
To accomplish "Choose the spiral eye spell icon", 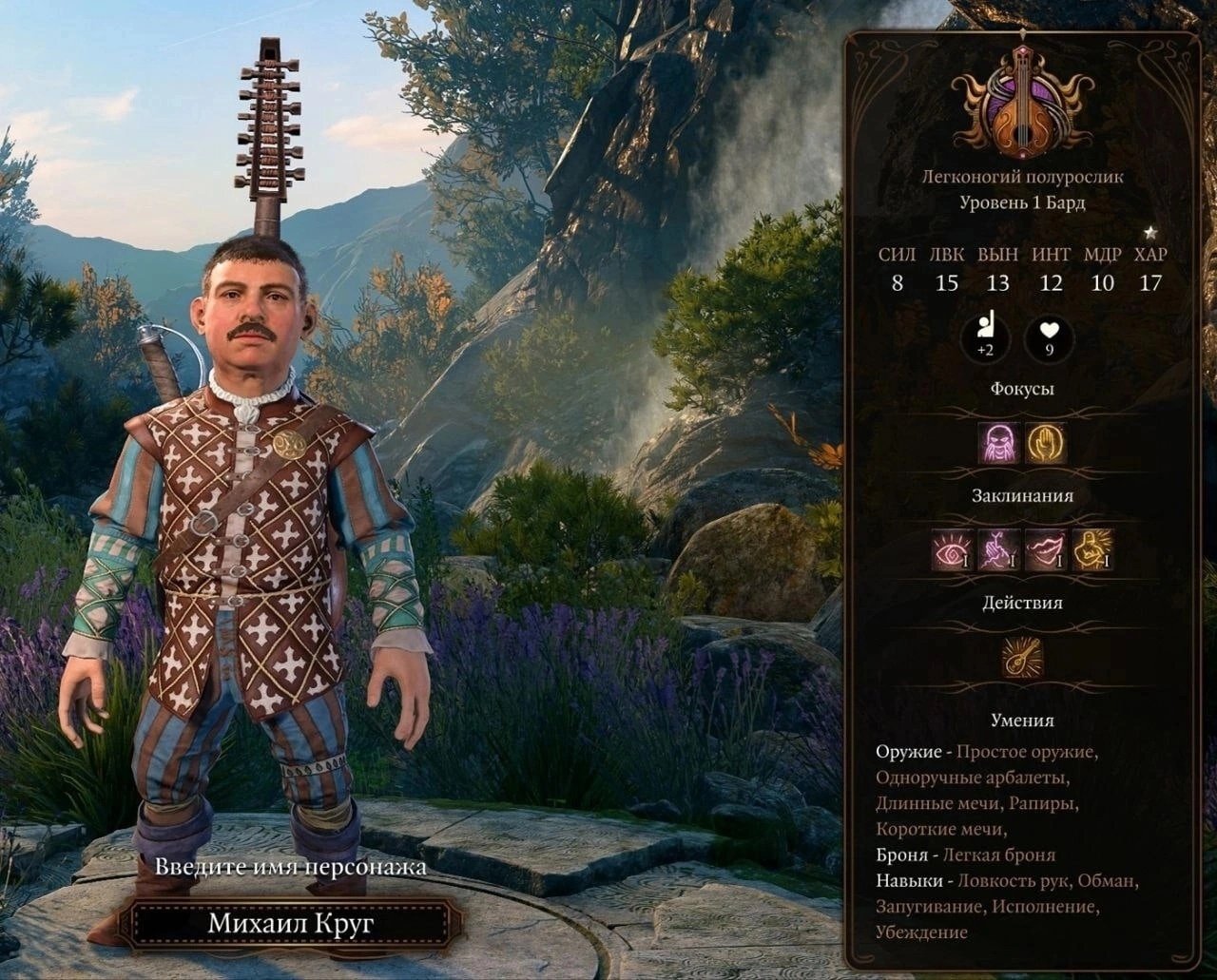I will [953, 550].
